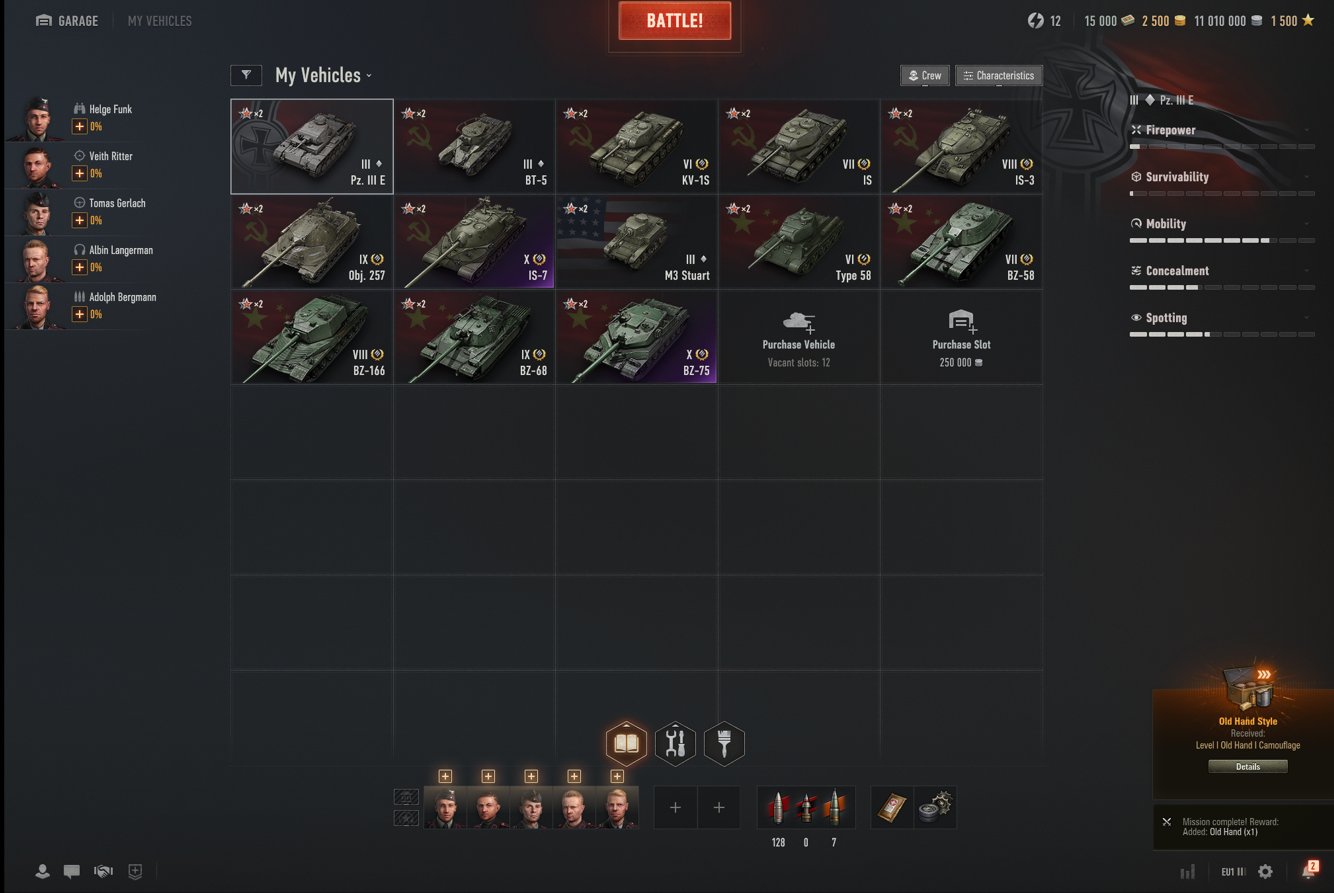
Task: Buy a slot for 250 000
Action: pyautogui.click(x=961, y=338)
